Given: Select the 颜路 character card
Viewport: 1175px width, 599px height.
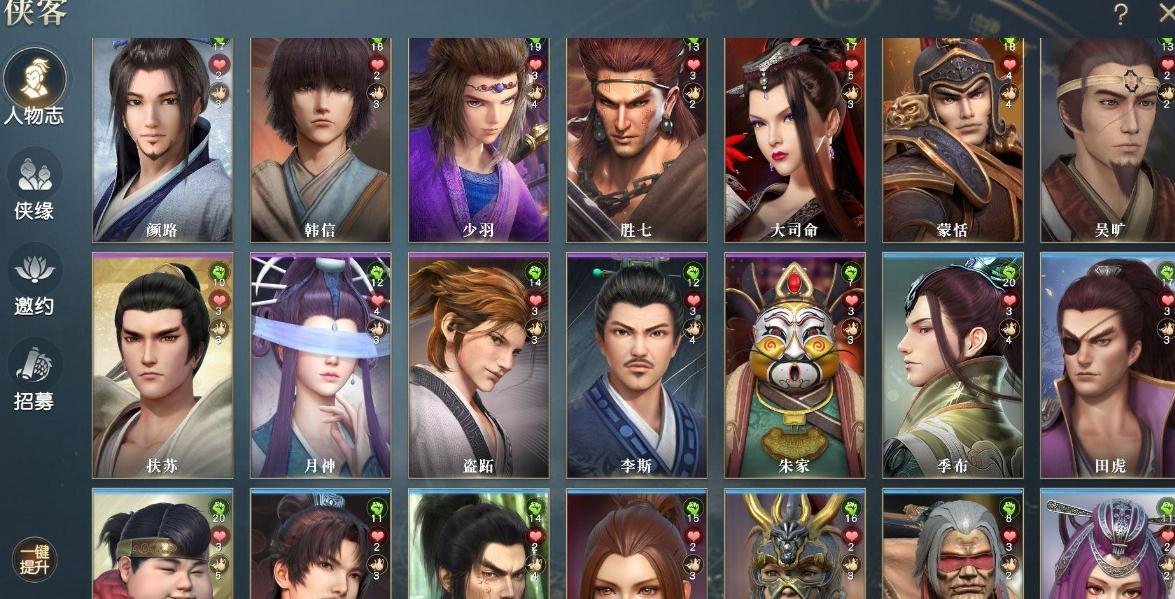Looking at the screenshot, I should point(162,140).
